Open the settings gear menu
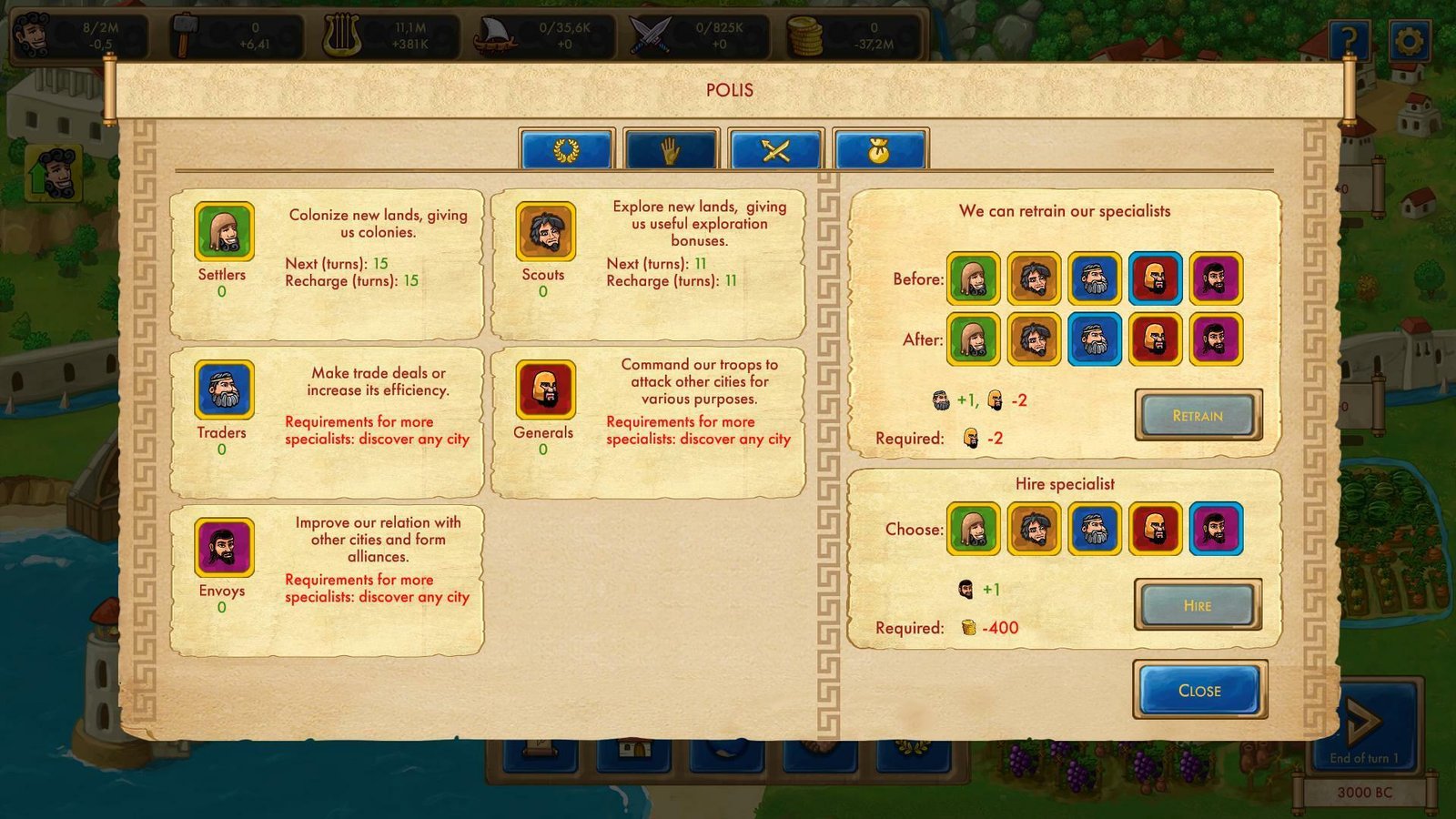 pyautogui.click(x=1408, y=41)
